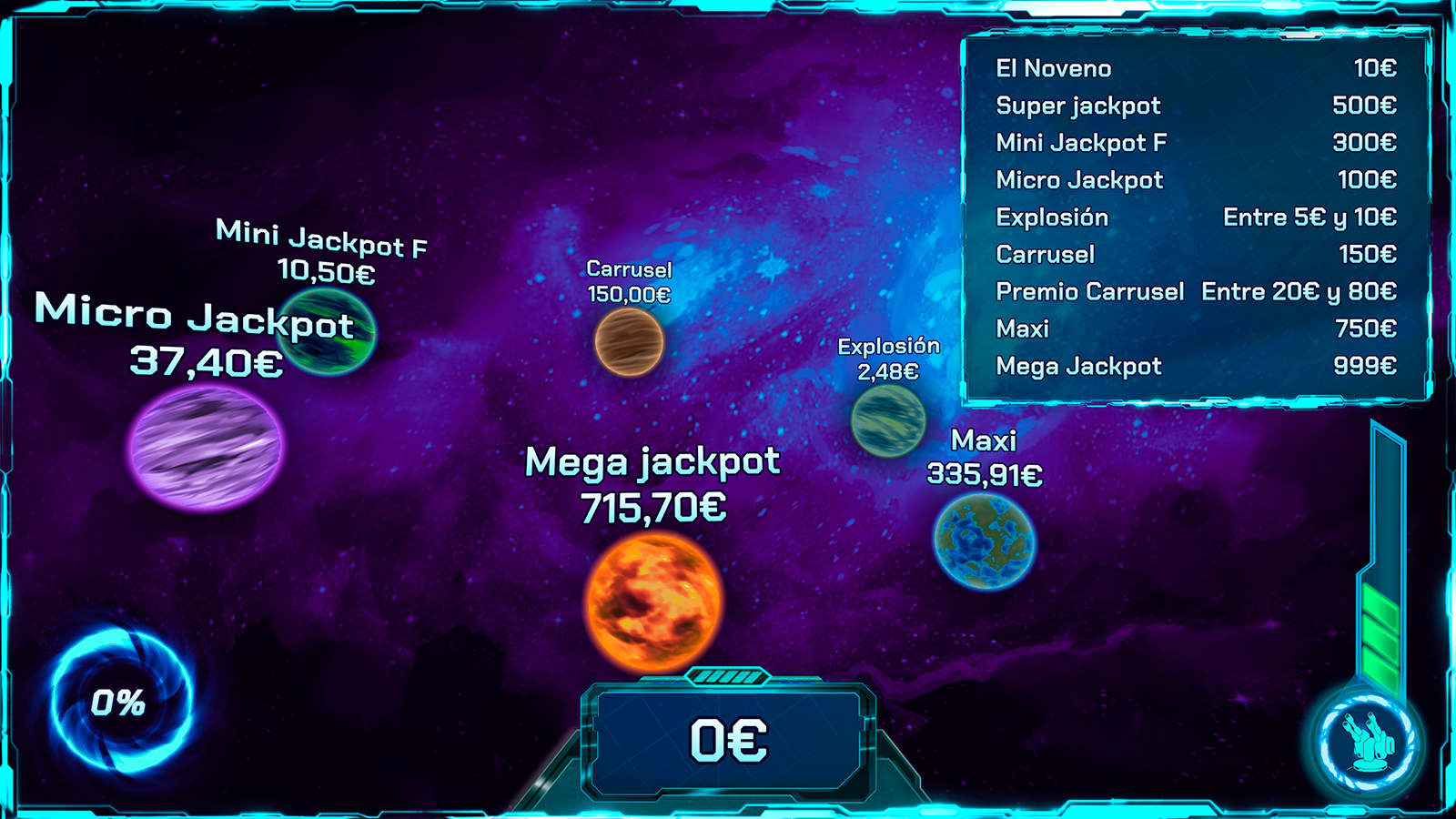
Task: Click the Explosión planet
Action: pyautogui.click(x=890, y=421)
